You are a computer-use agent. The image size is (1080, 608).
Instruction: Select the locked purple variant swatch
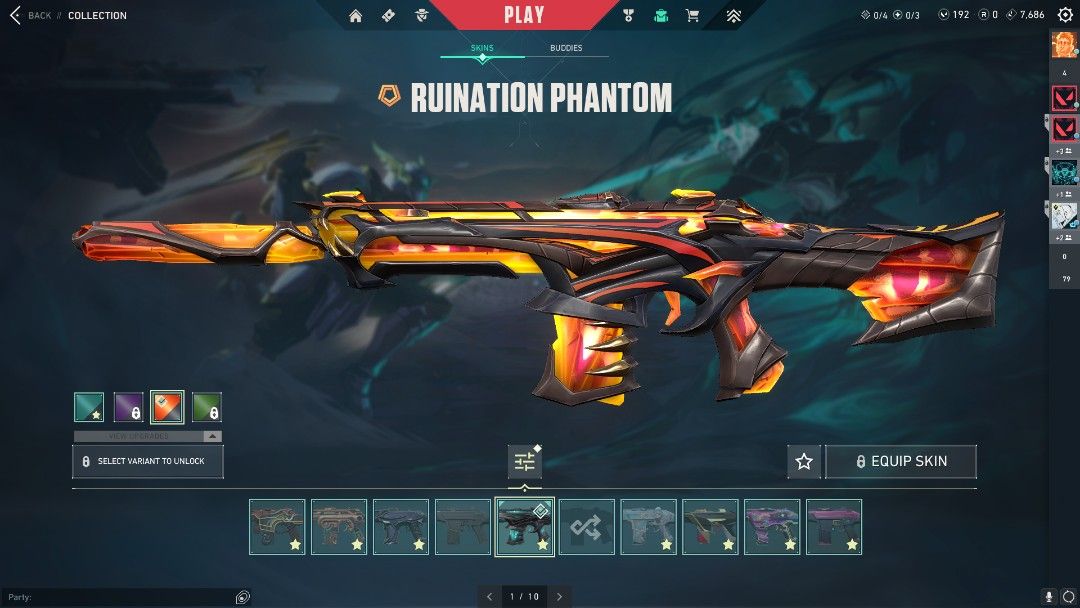(128, 407)
